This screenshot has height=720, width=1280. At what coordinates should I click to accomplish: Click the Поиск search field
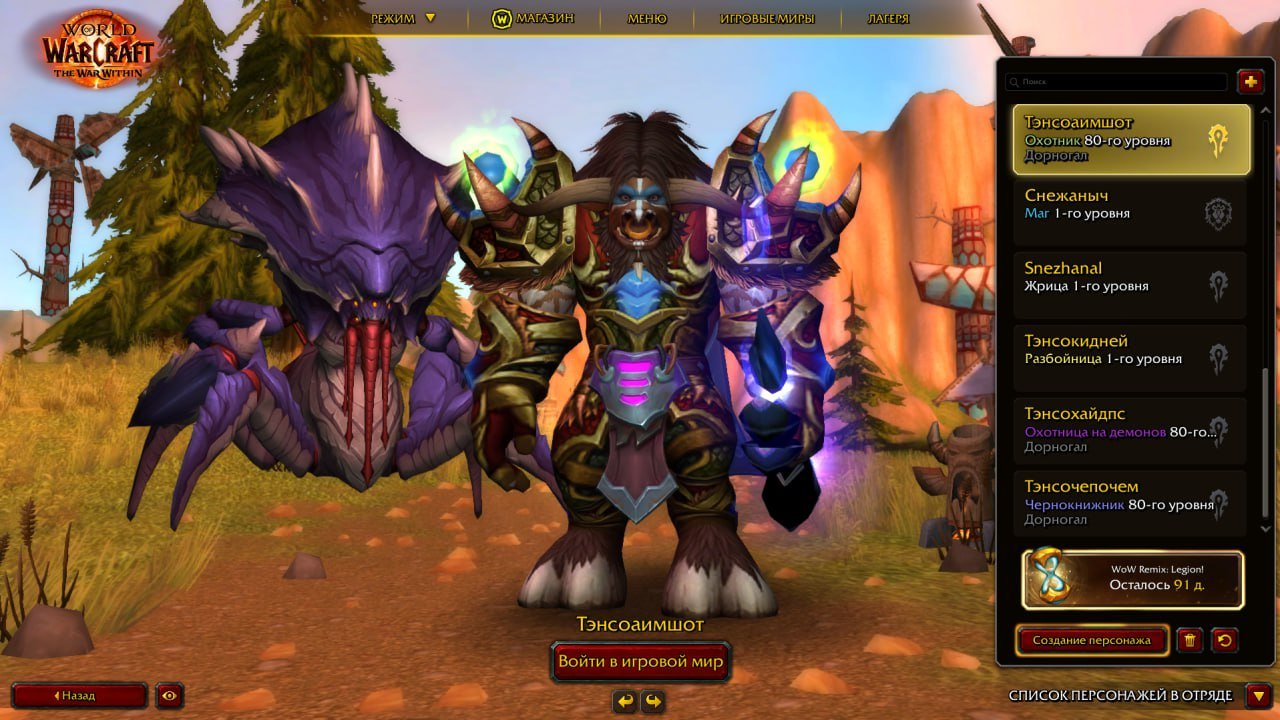(1115, 81)
